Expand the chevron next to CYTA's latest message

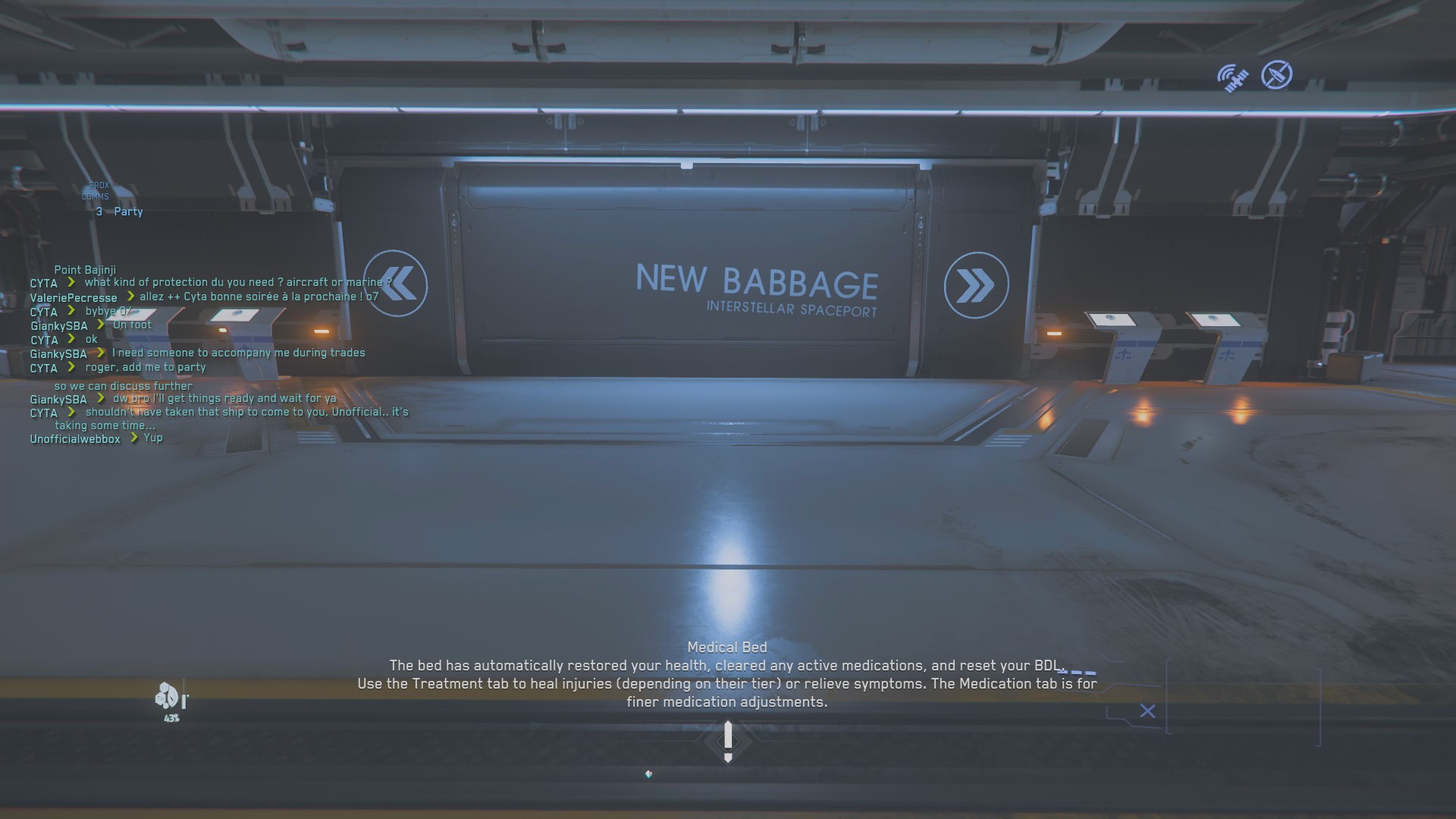tap(71, 412)
